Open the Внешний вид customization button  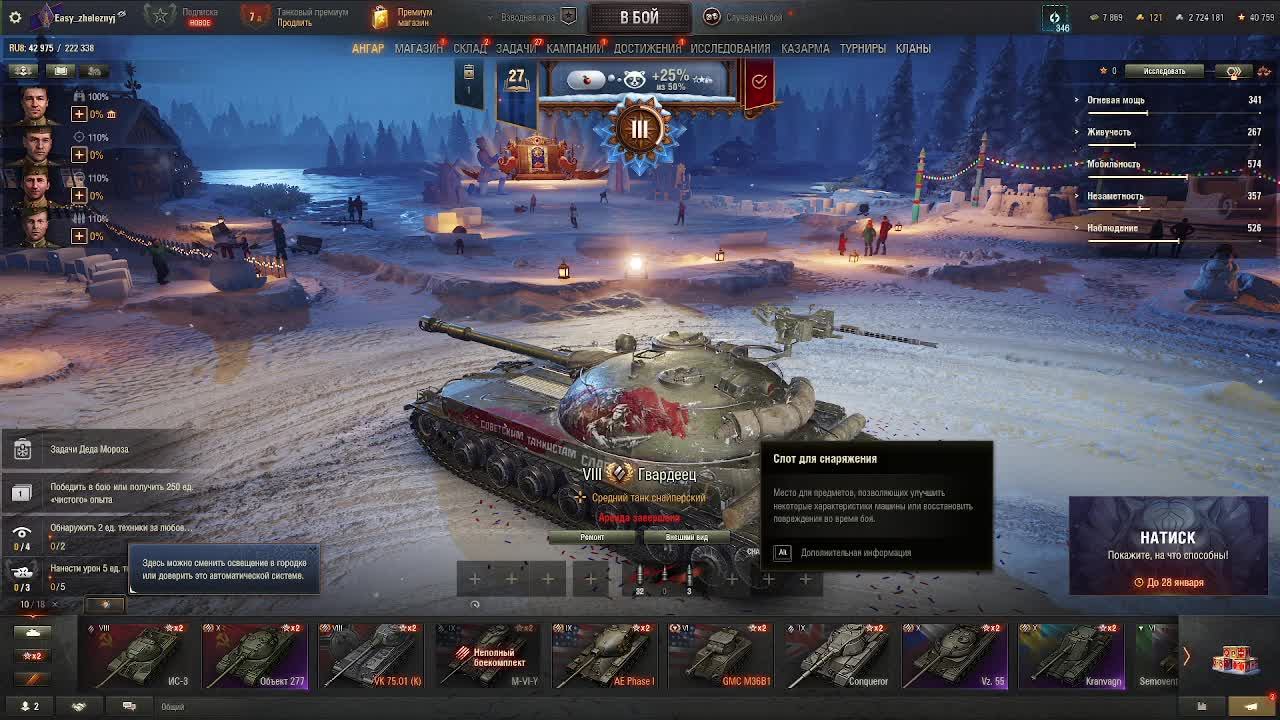(x=687, y=537)
